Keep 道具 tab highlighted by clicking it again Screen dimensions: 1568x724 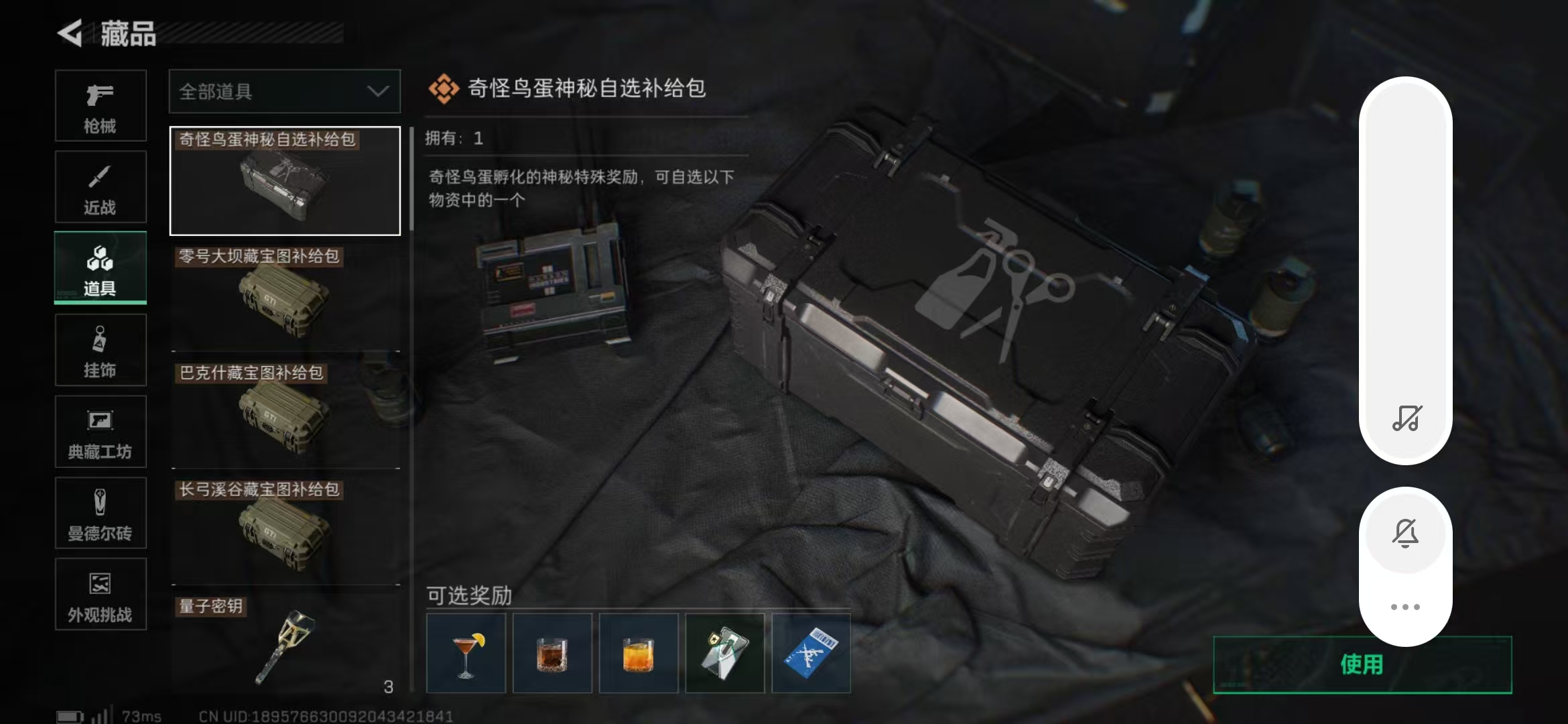[x=101, y=267]
